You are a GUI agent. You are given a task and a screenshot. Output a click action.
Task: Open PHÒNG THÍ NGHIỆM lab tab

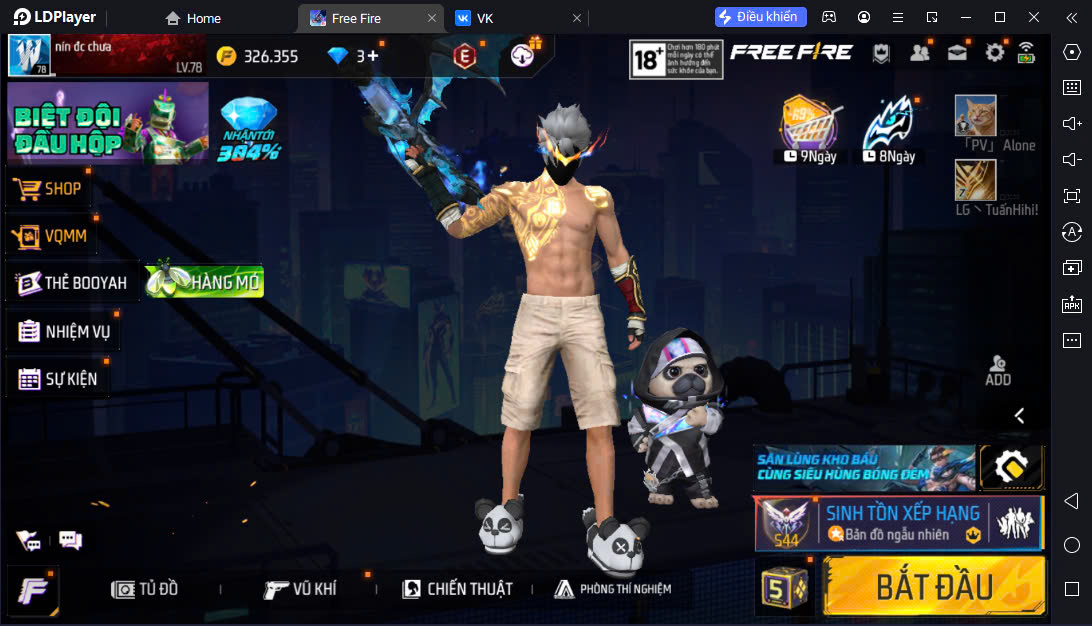[612, 589]
